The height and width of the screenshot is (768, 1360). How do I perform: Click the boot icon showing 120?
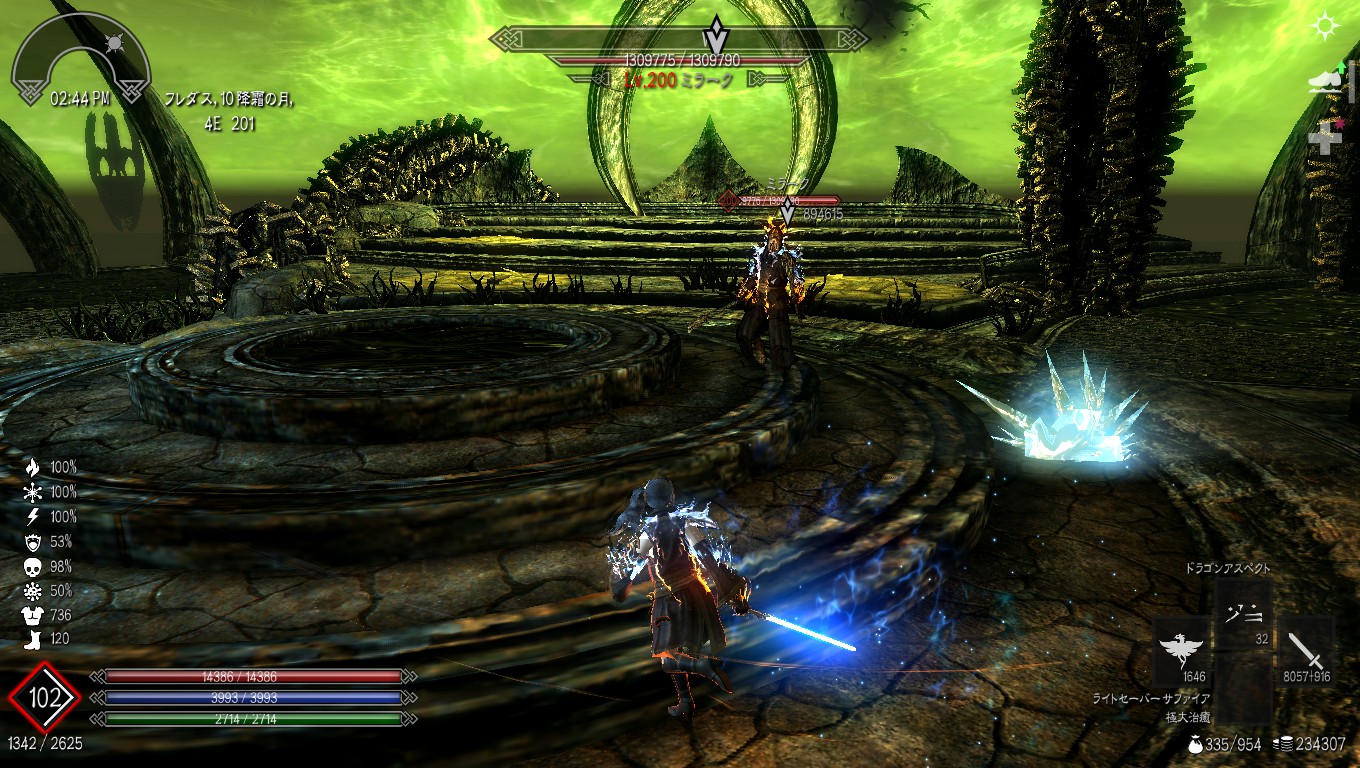(33, 640)
